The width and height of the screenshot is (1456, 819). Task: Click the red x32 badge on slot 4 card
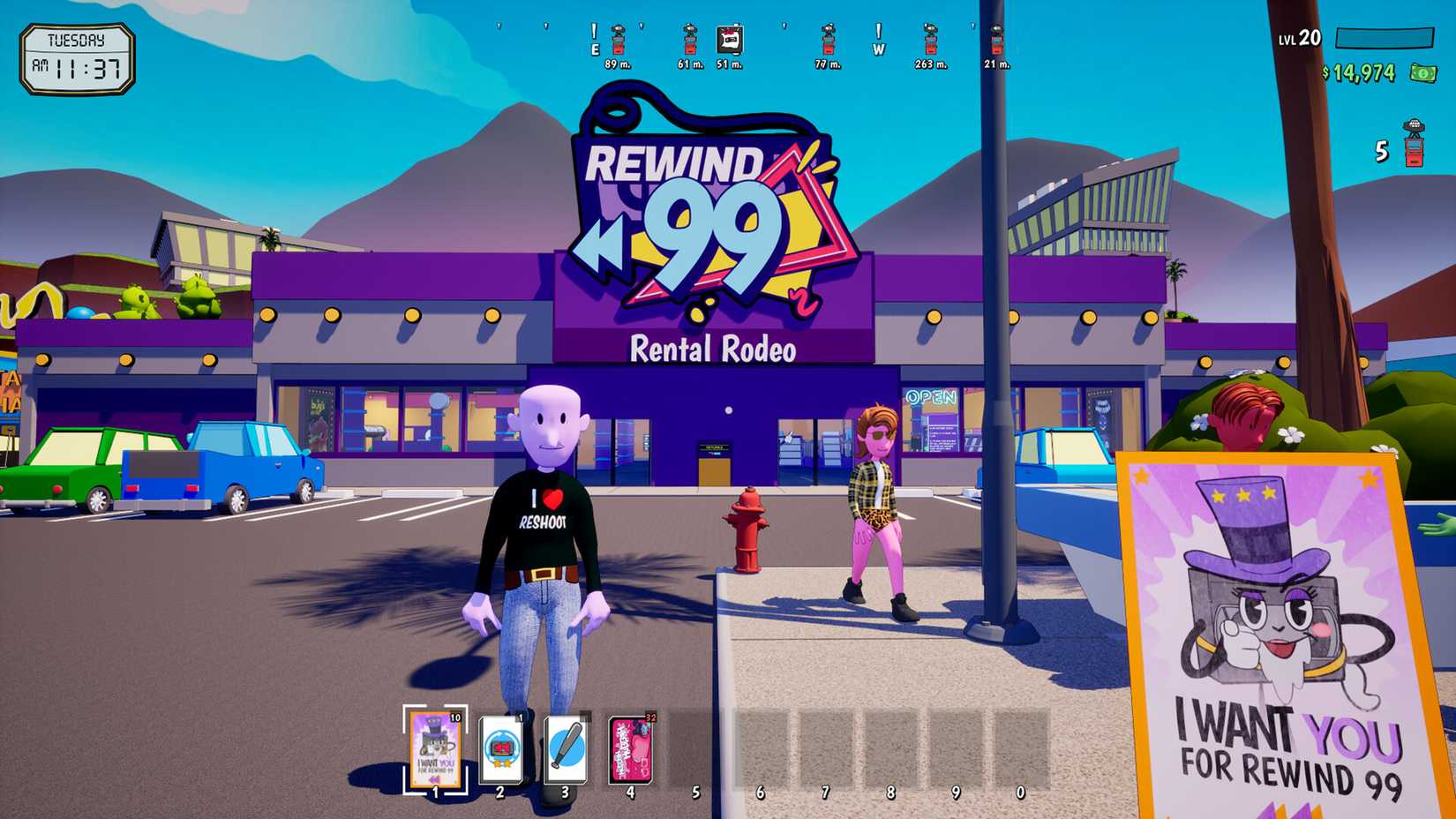(x=649, y=717)
